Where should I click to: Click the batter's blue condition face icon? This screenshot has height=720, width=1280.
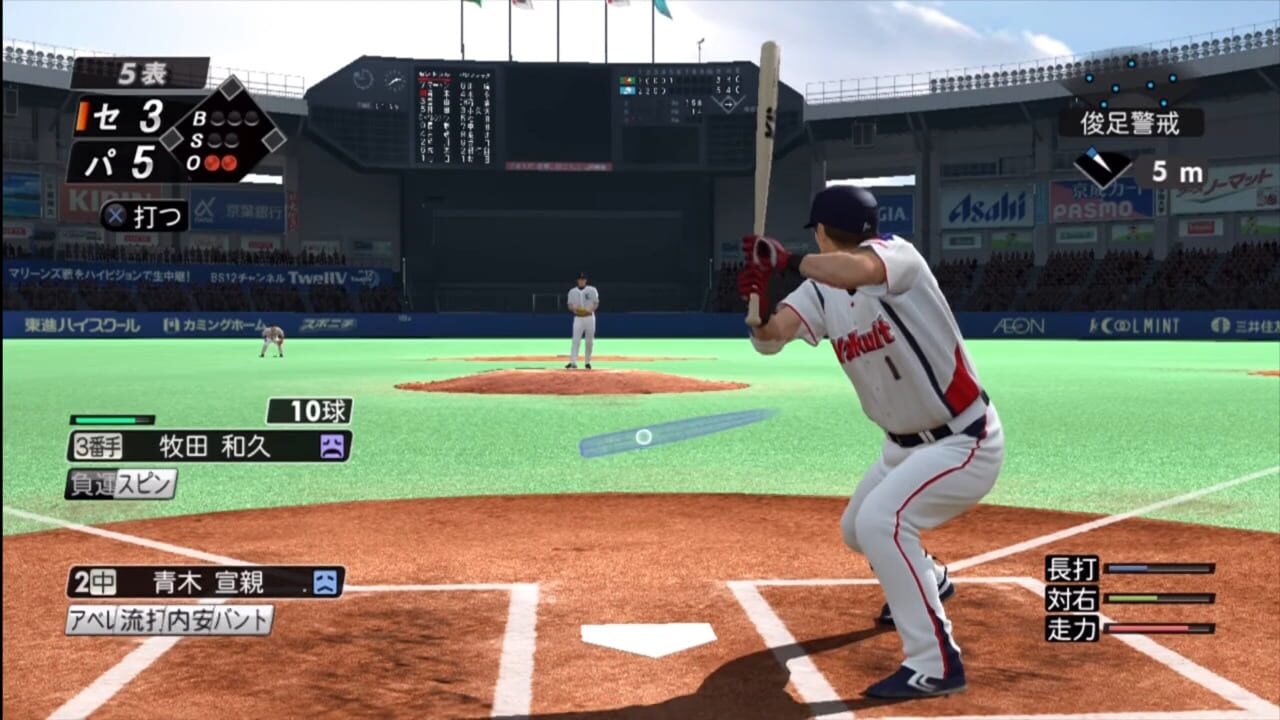click(325, 582)
